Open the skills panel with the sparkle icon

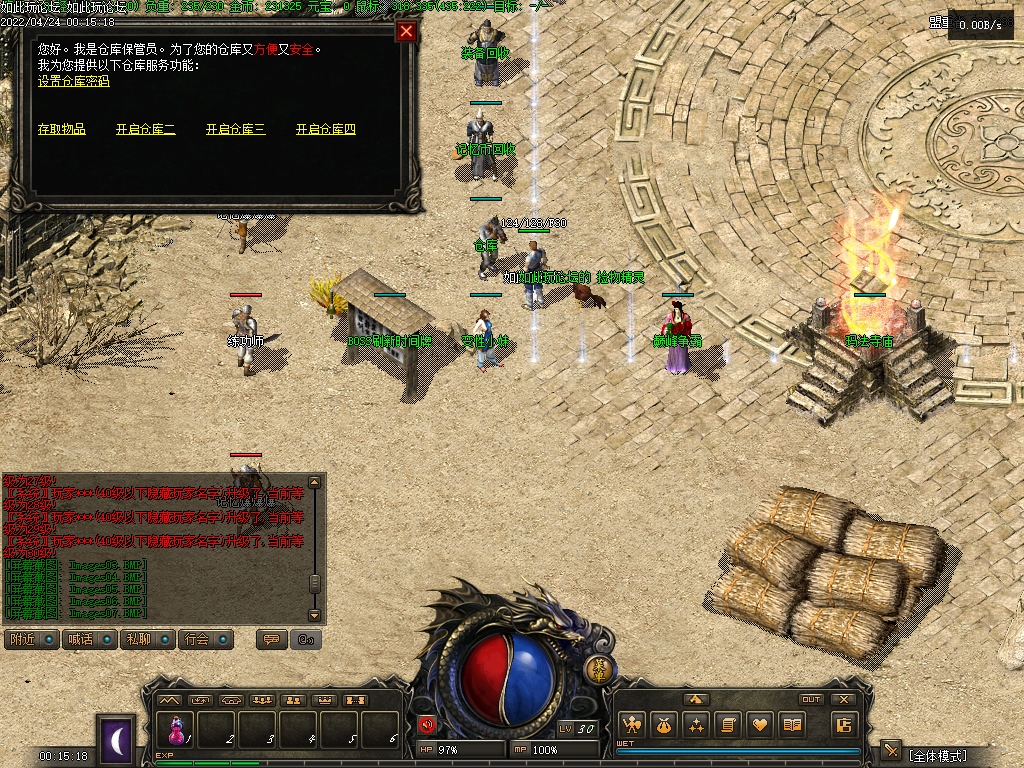point(696,725)
